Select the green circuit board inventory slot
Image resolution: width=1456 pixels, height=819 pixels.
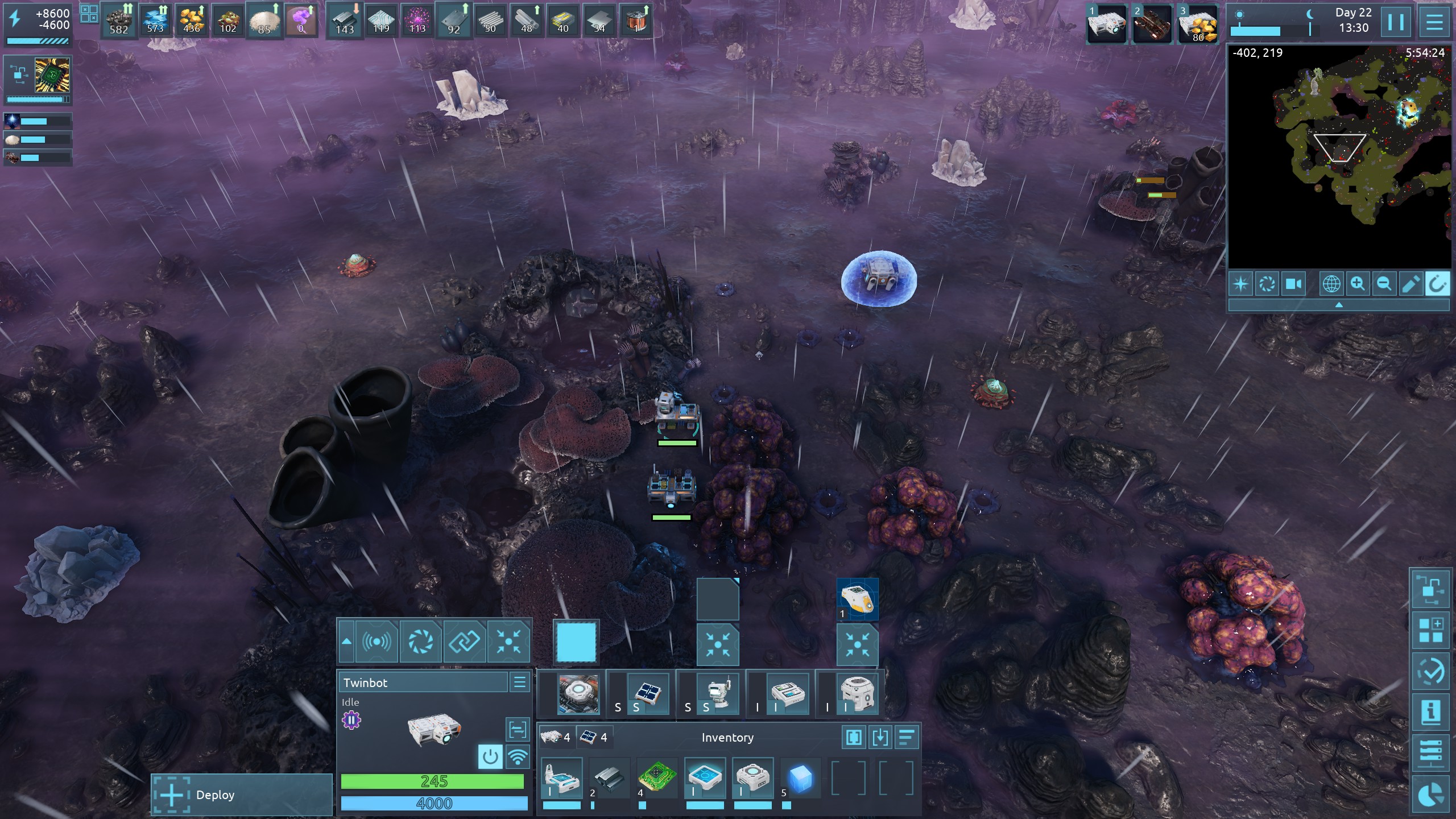coord(657,777)
